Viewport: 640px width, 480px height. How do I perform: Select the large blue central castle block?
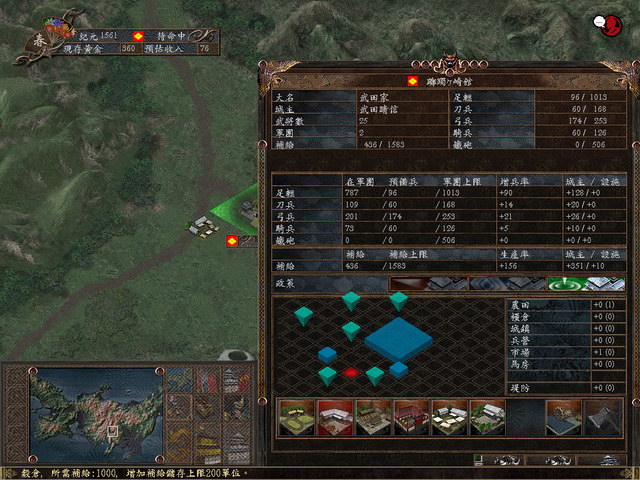398,340
